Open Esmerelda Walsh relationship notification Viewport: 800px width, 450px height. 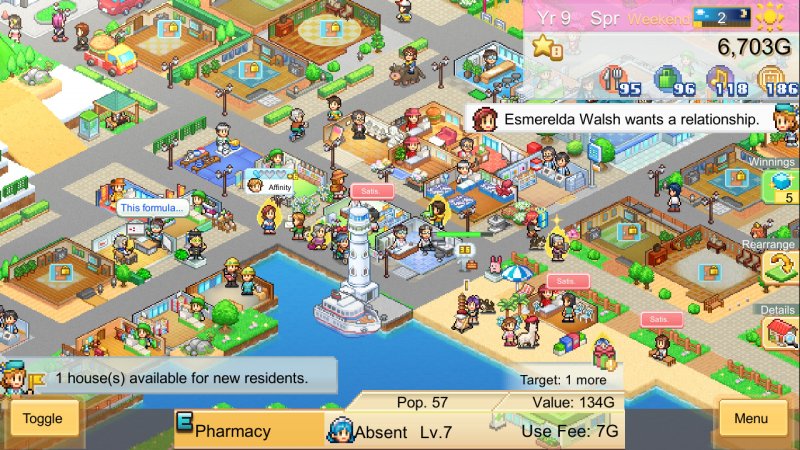click(618, 118)
